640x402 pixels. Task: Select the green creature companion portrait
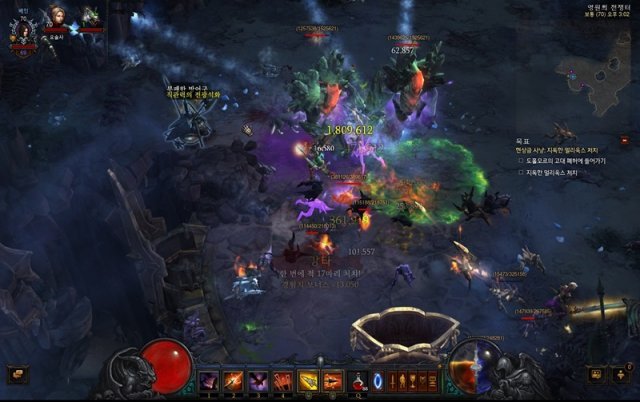coord(91,17)
